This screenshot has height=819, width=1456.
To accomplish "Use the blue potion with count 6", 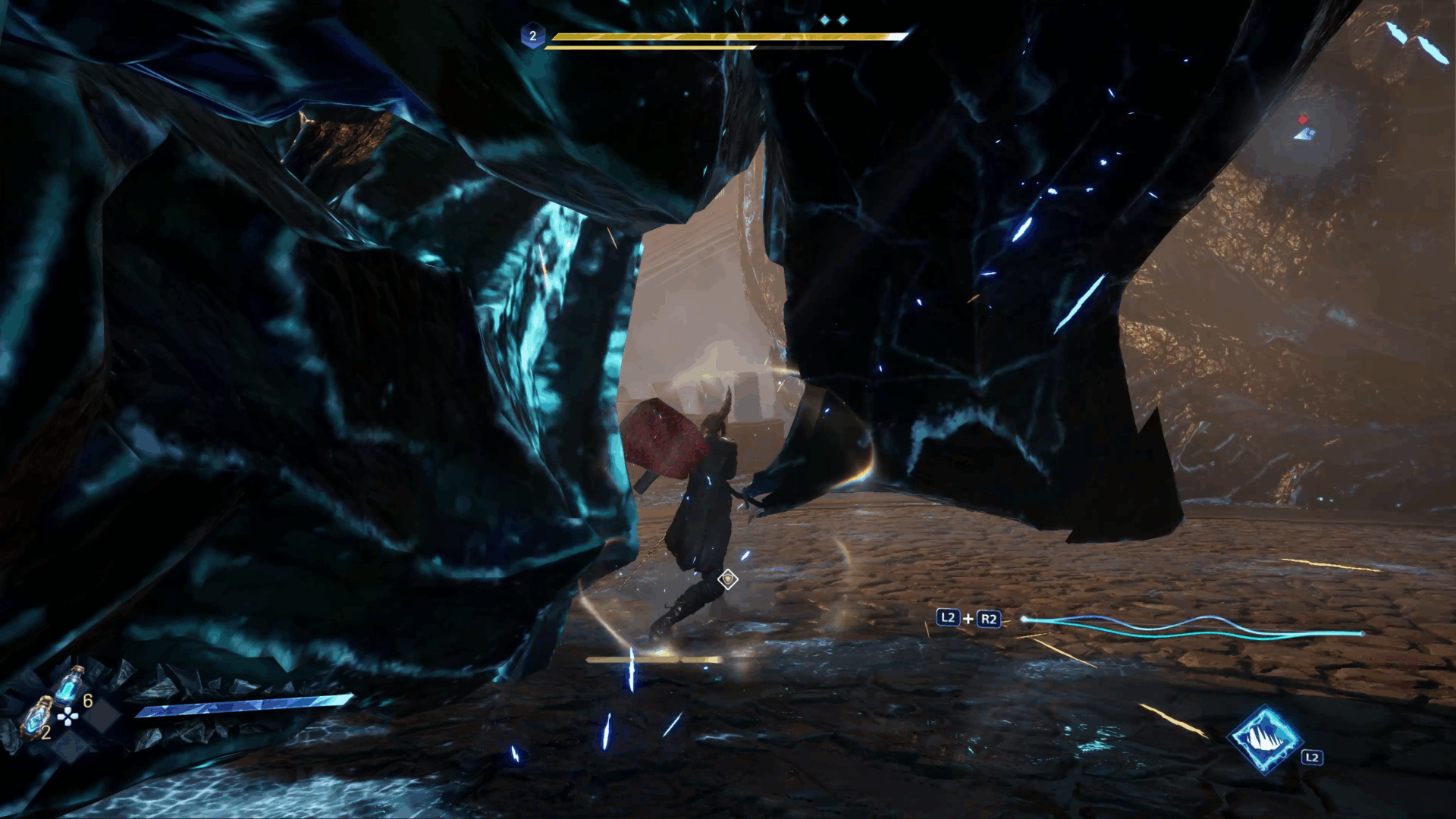I will 70,686.
